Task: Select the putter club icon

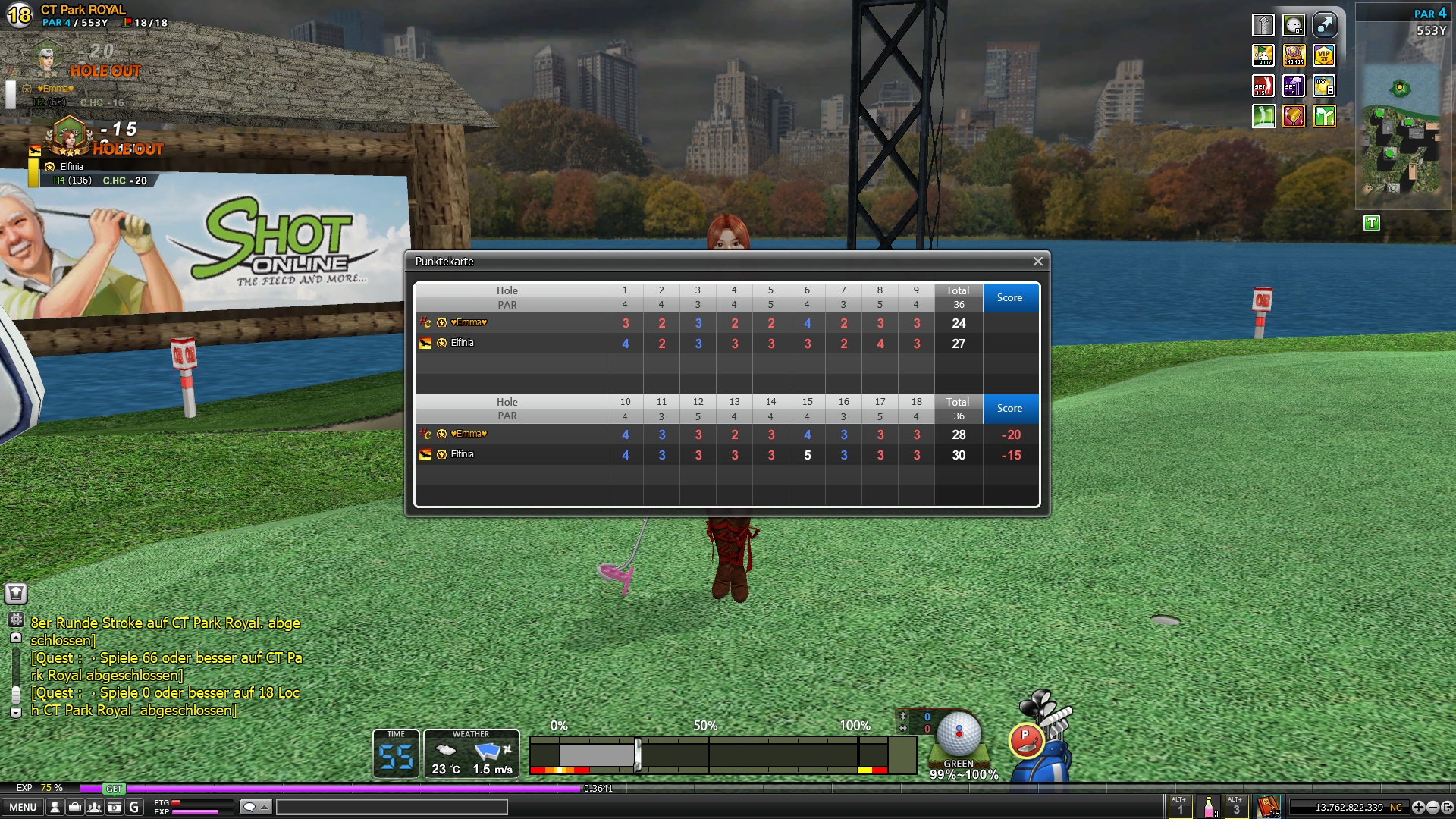Action: 1026,740
